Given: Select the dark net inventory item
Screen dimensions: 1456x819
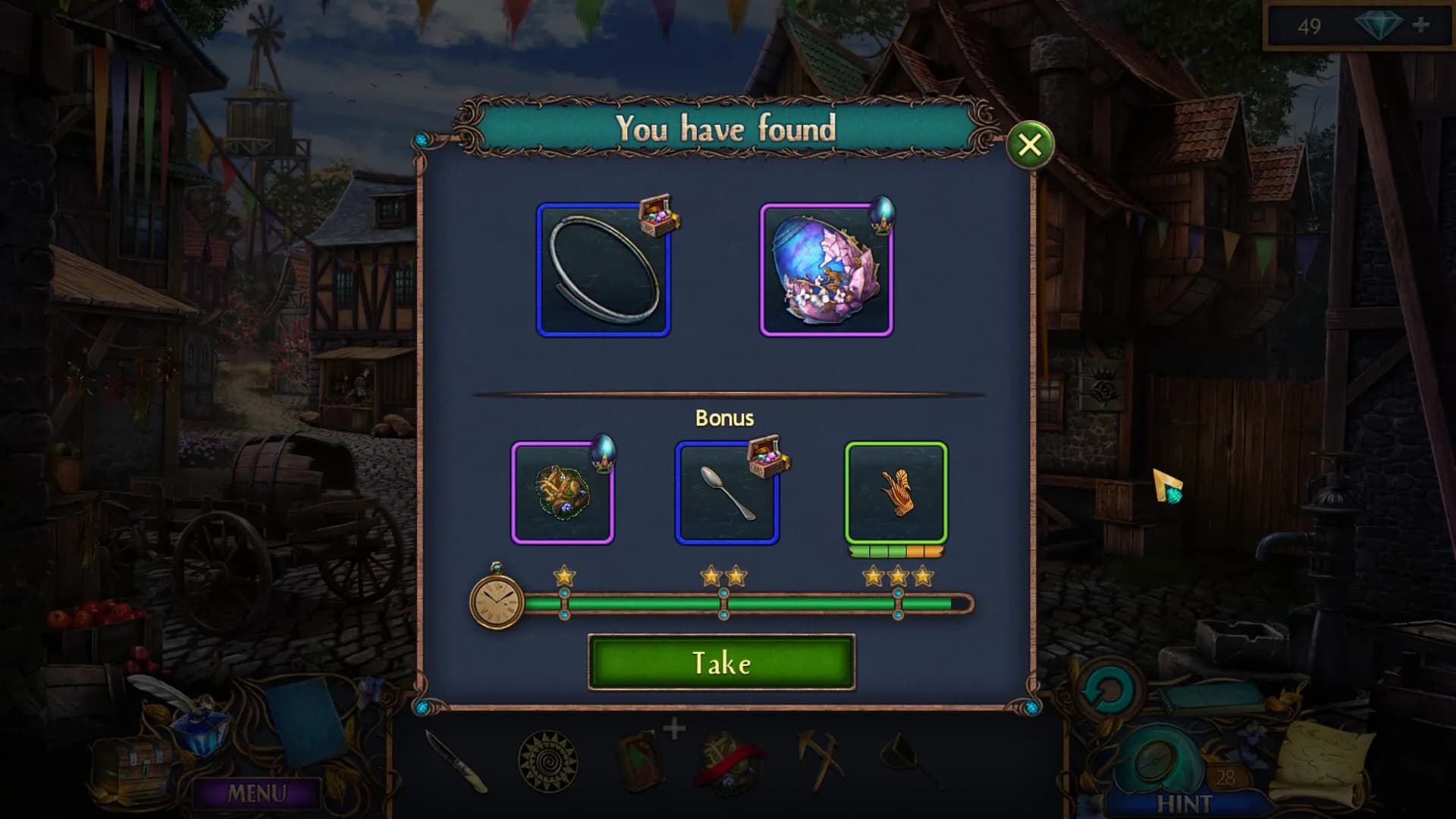Looking at the screenshot, I should coord(908,758).
